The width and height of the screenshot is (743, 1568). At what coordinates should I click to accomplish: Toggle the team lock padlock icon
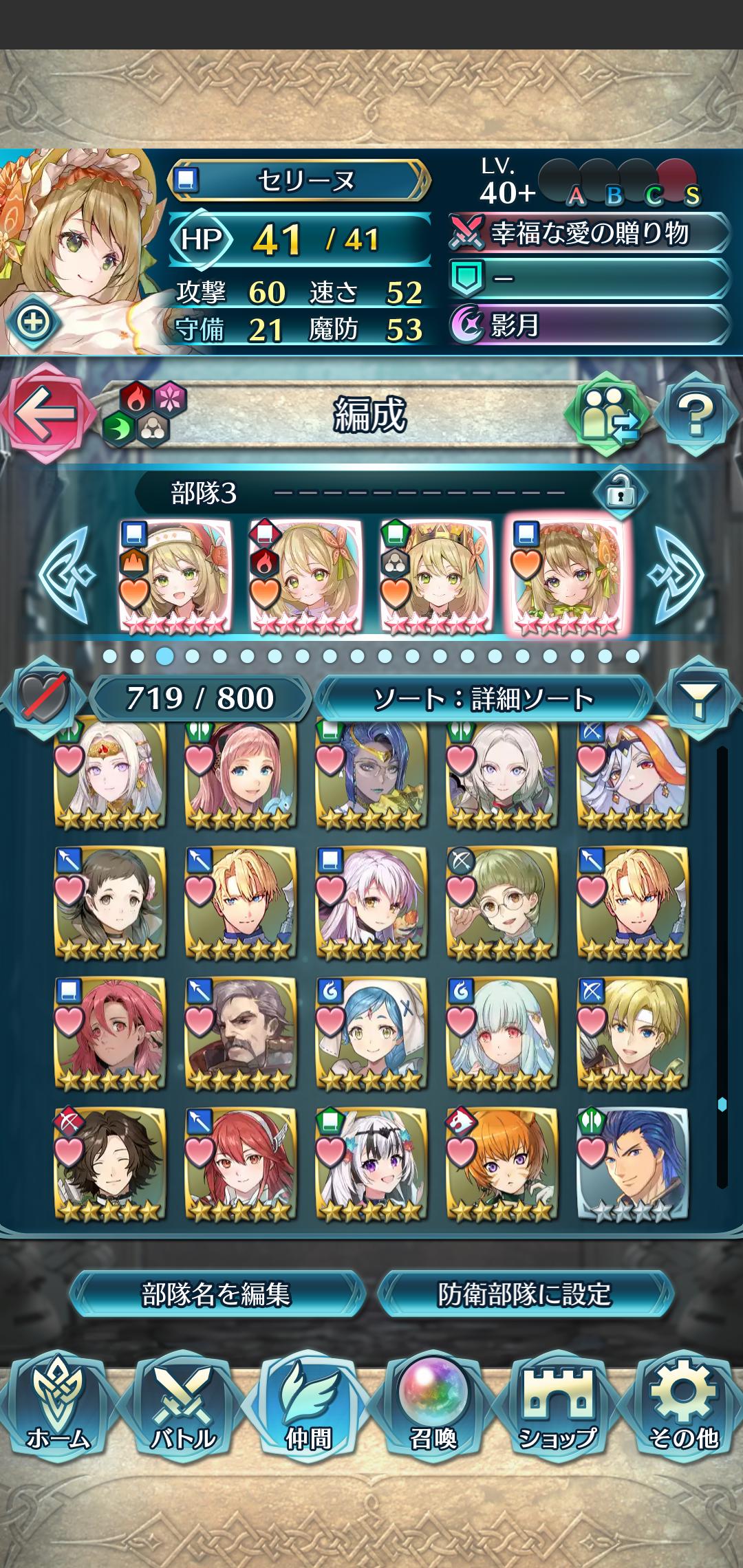tap(620, 492)
